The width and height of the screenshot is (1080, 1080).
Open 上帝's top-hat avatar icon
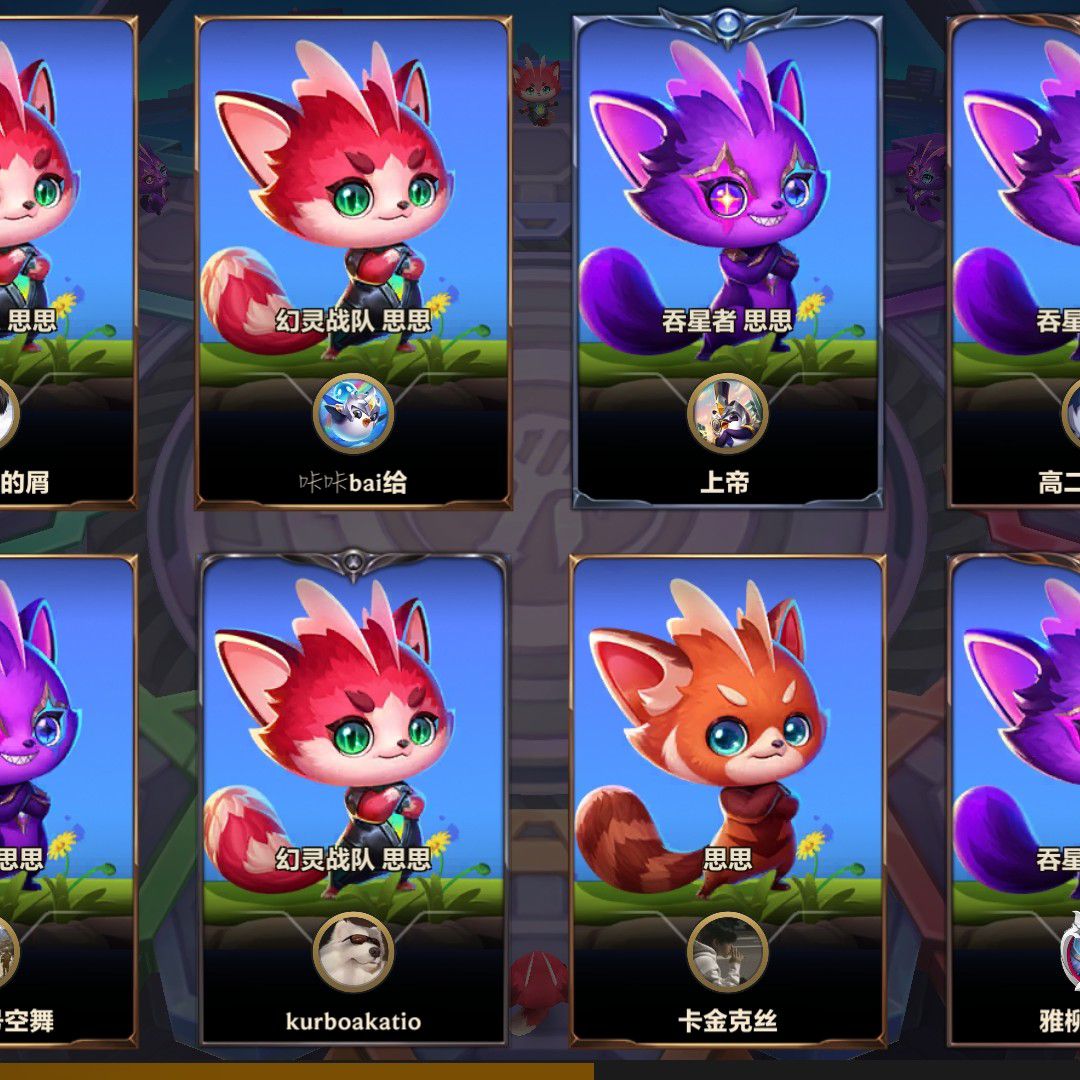[x=727, y=413]
